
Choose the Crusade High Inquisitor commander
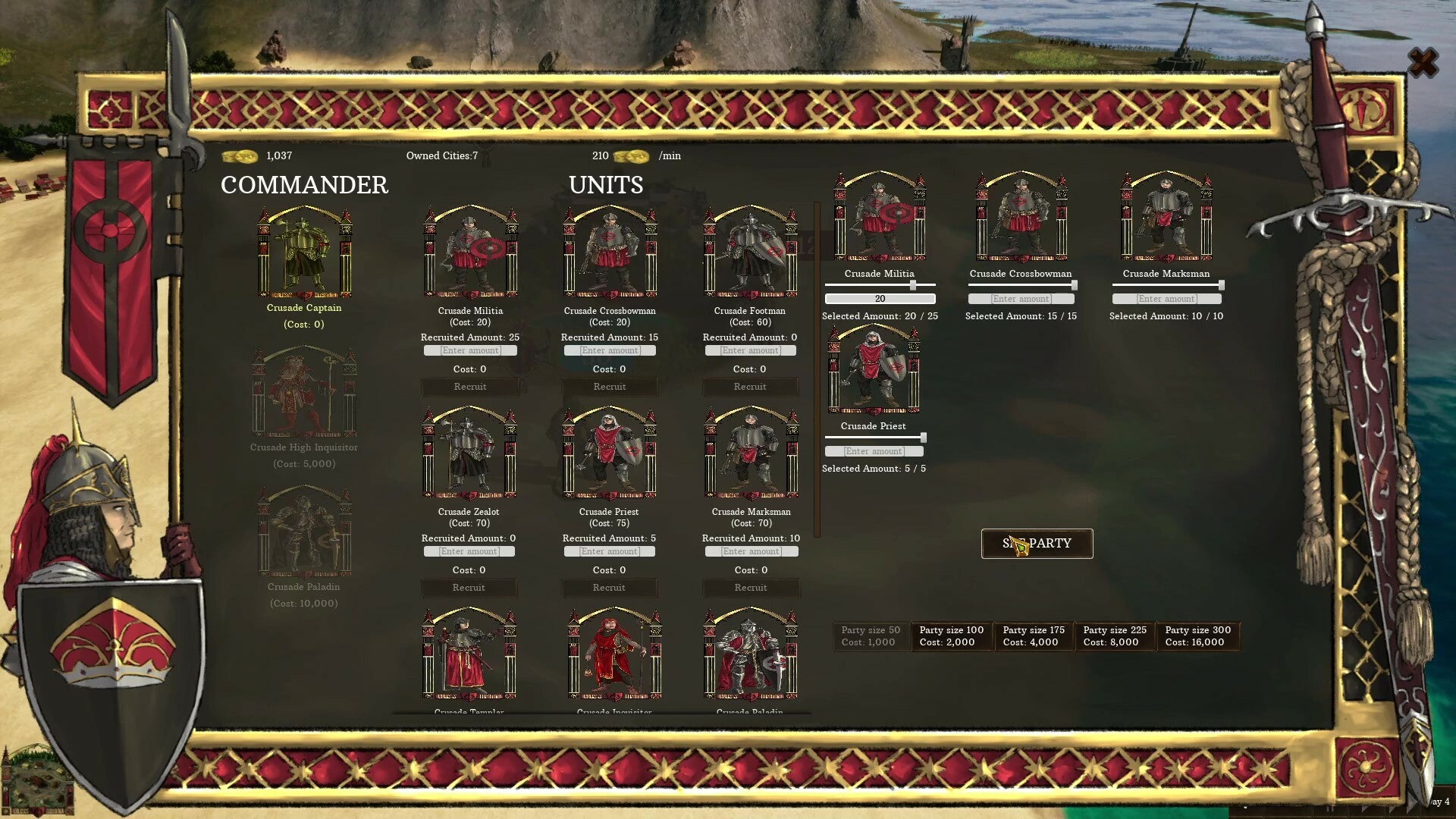[304, 394]
